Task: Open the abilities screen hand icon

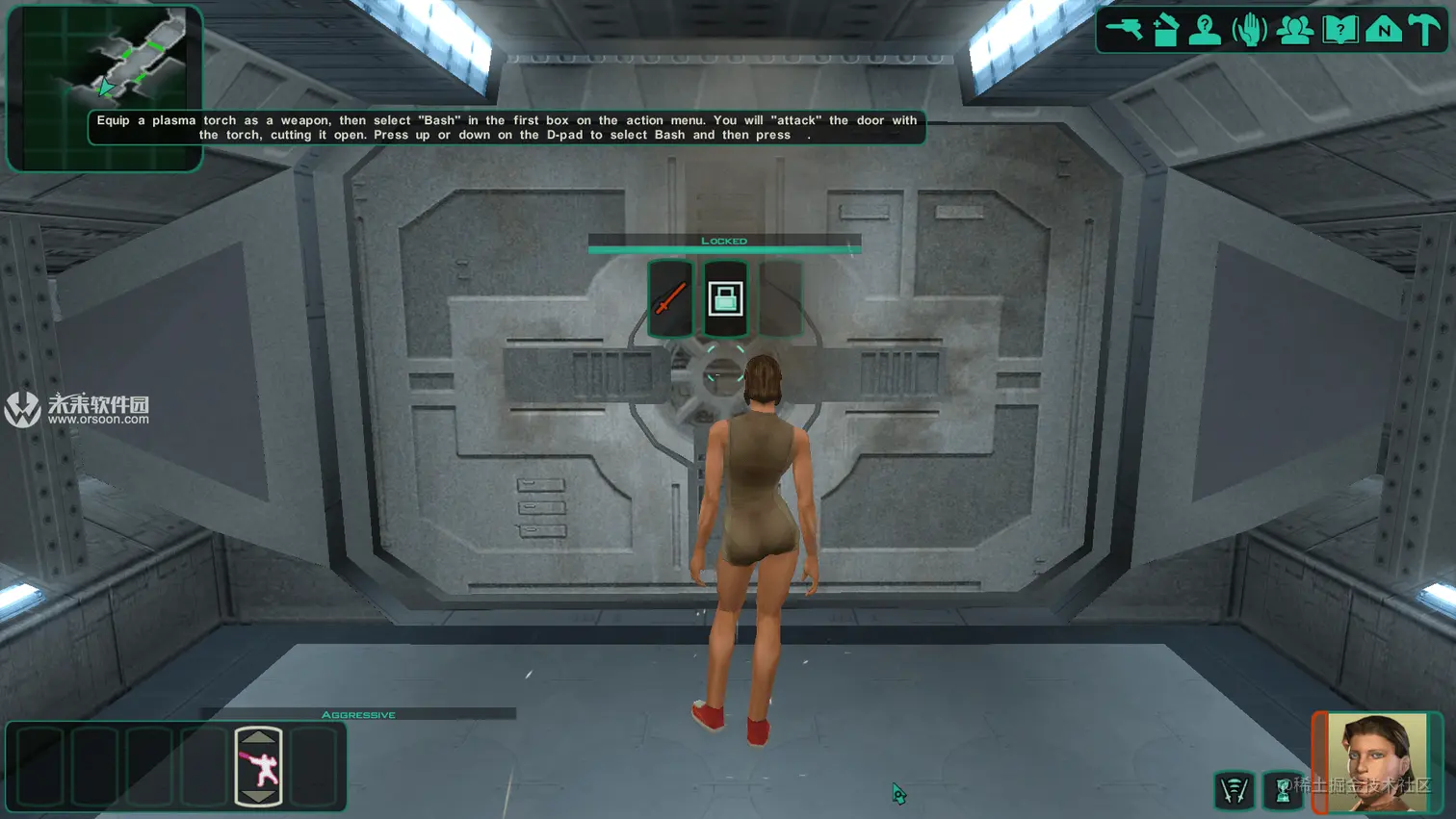Action: click(1249, 30)
